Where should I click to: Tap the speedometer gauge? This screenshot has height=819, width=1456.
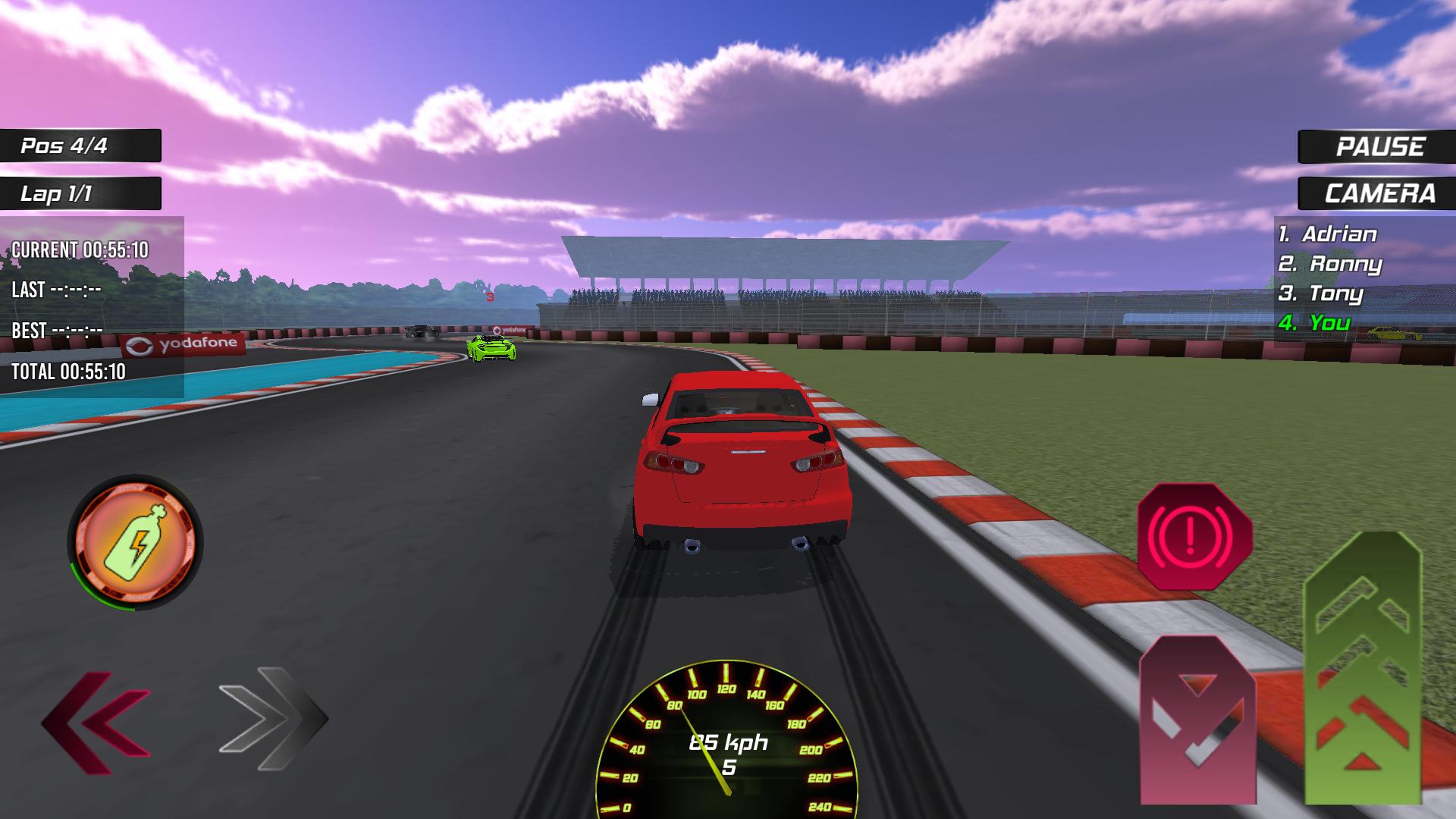point(728,747)
